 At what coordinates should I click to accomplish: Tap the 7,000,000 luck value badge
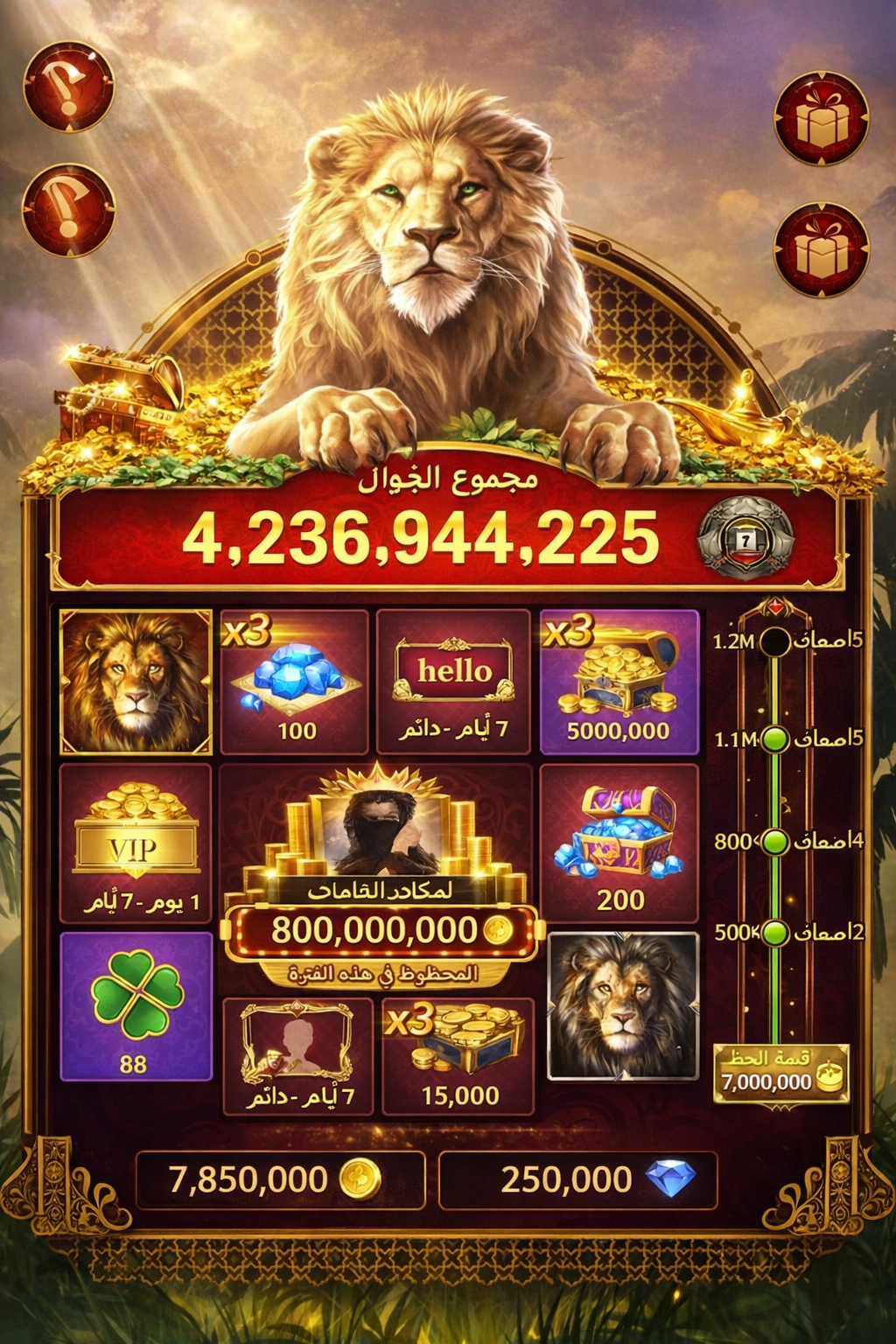click(780, 1073)
